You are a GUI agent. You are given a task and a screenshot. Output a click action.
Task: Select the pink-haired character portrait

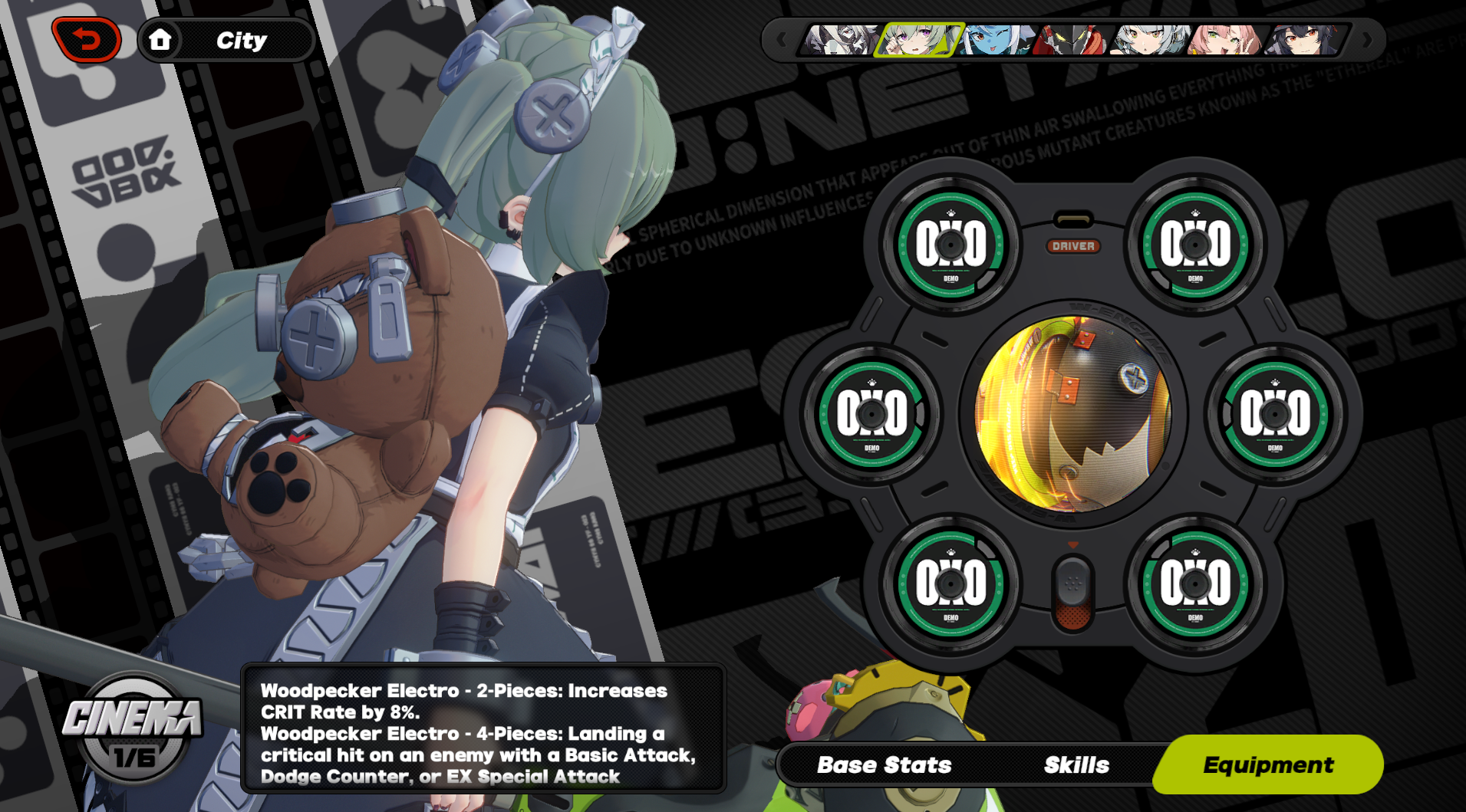tap(1224, 39)
